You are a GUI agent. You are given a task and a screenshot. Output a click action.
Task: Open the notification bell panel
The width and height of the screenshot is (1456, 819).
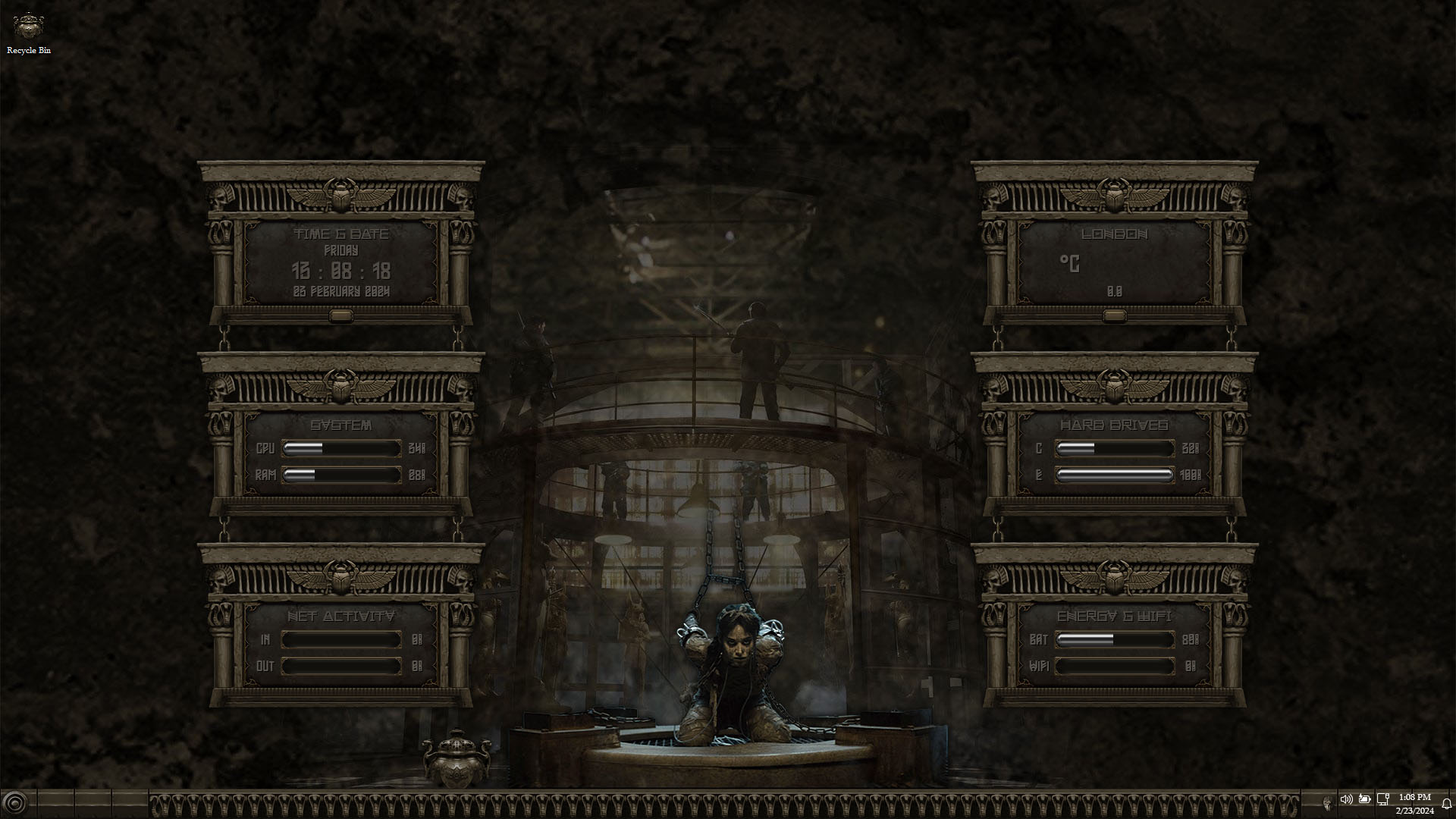click(x=1447, y=804)
